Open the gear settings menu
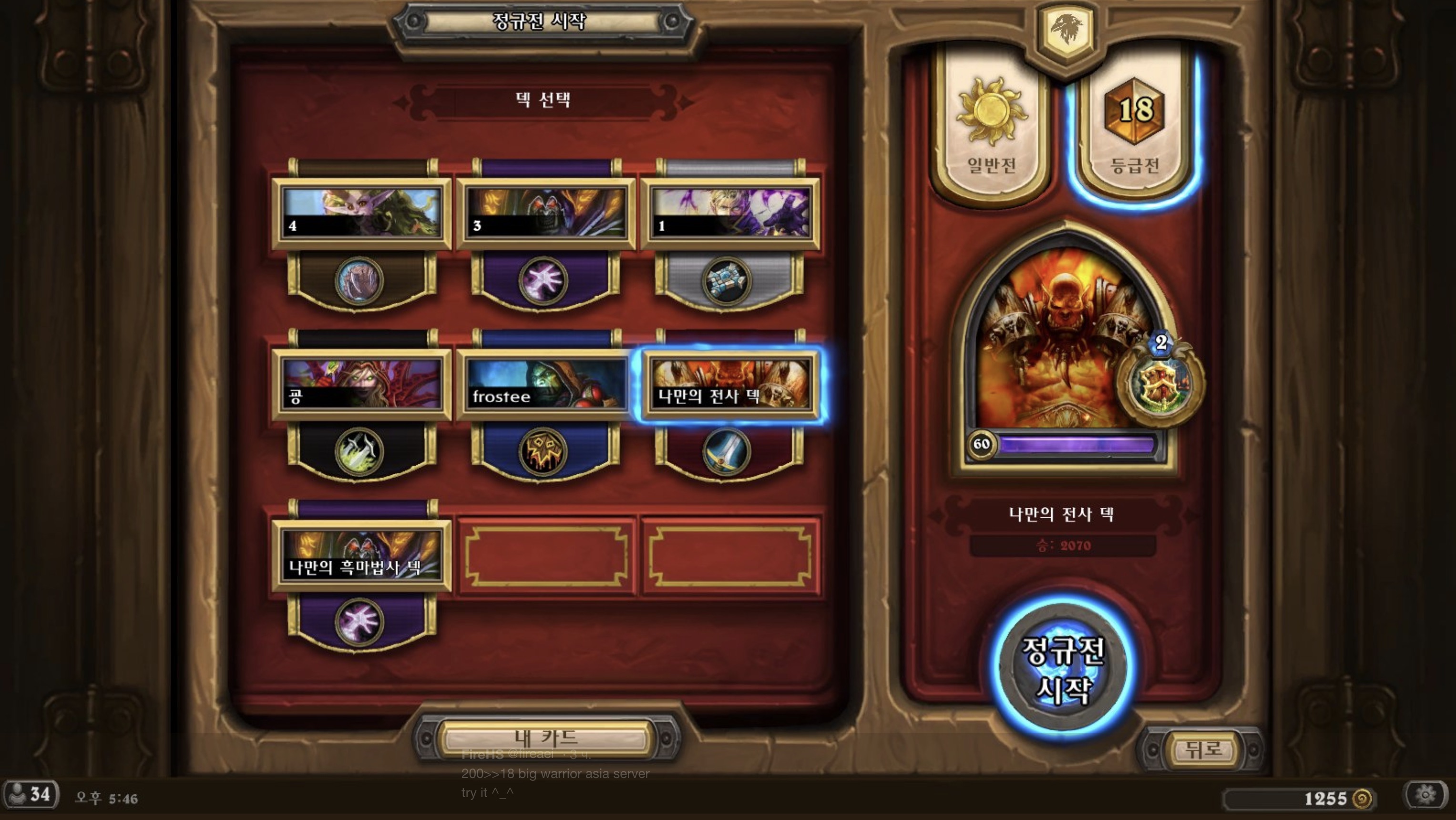This screenshot has height=820, width=1456. tap(1425, 795)
